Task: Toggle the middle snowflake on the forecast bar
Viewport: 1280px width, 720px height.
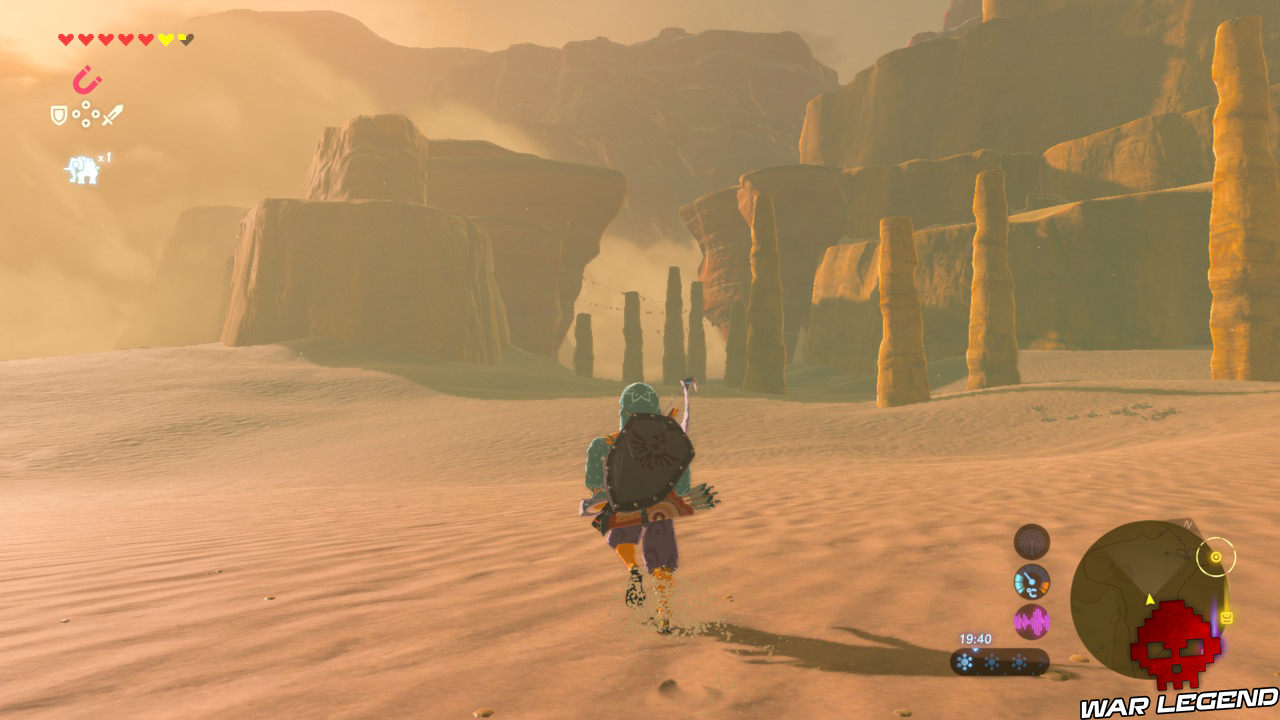Action: [x=991, y=661]
